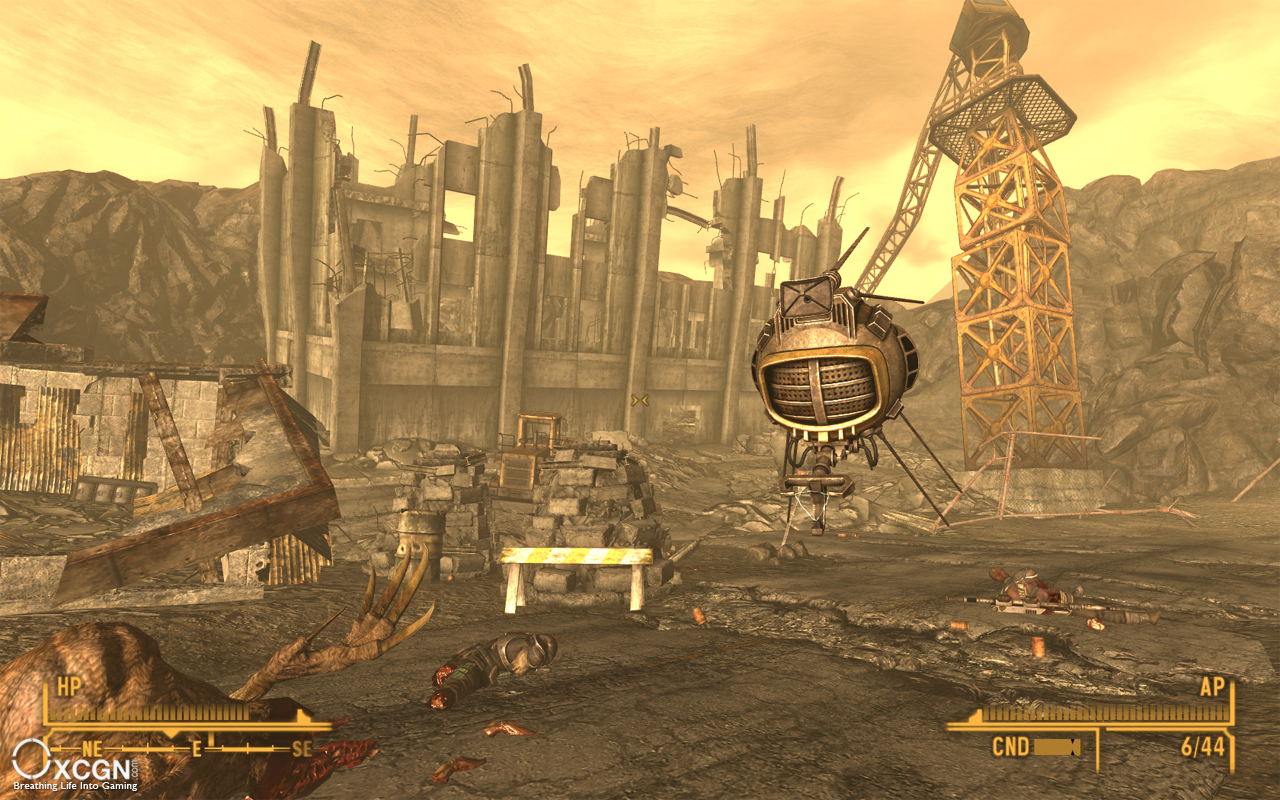Click the Breathing Life Into Gaming tagline
The height and width of the screenshot is (800, 1280).
pyautogui.click(x=75, y=786)
